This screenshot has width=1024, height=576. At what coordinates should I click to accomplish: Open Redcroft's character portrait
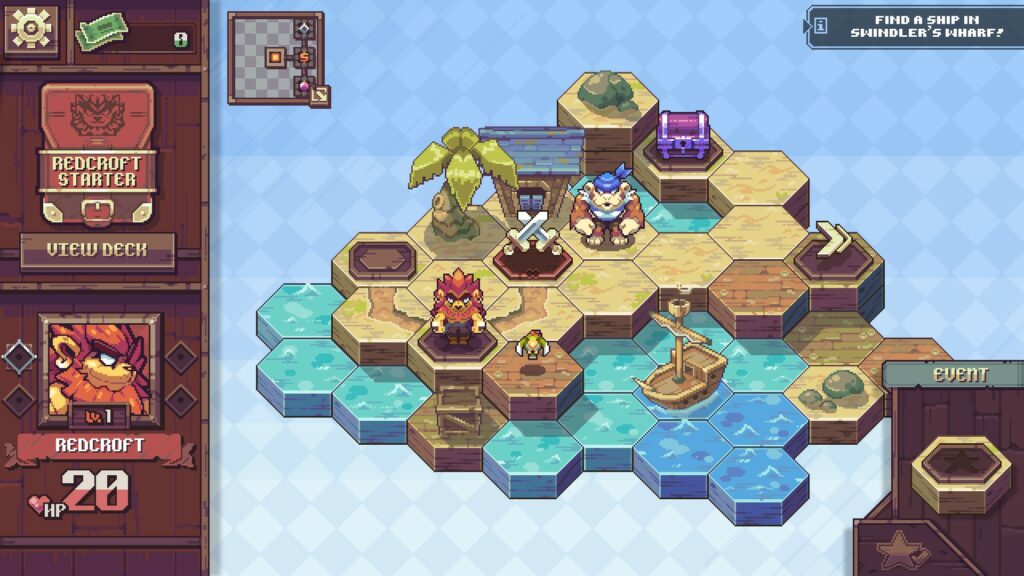point(99,367)
